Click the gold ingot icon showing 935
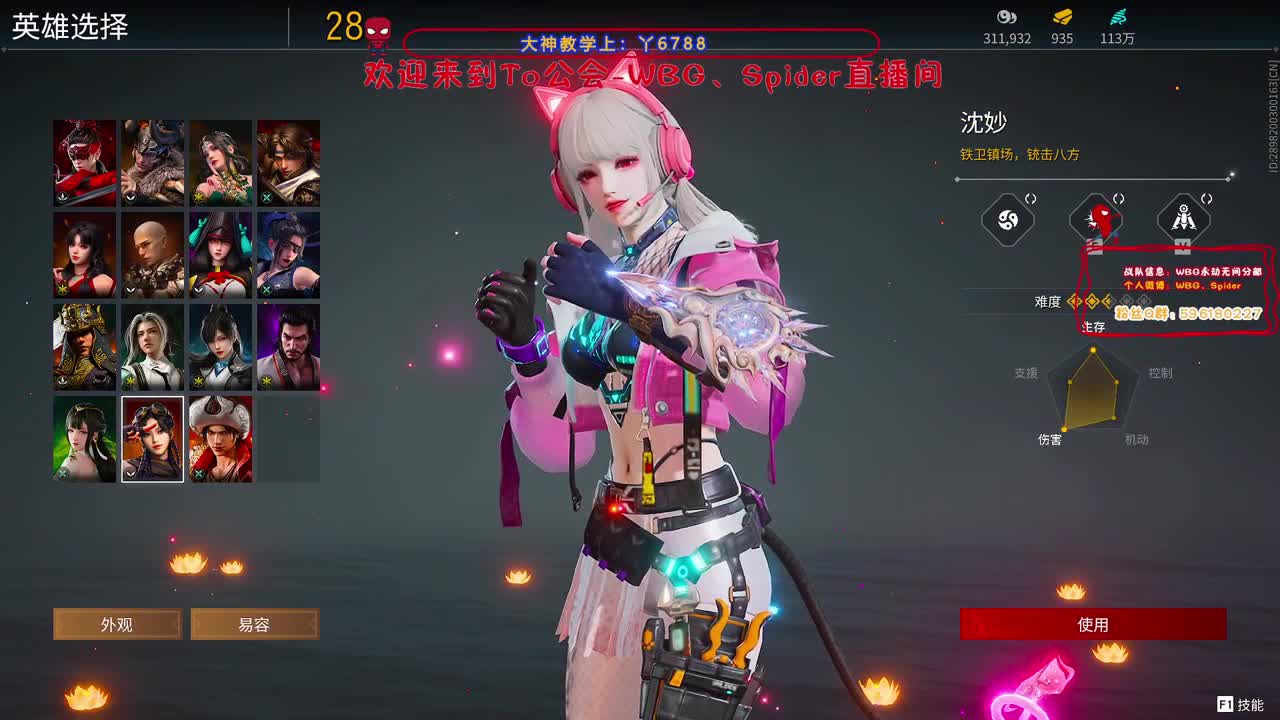This screenshot has height=720, width=1280. [1061, 17]
